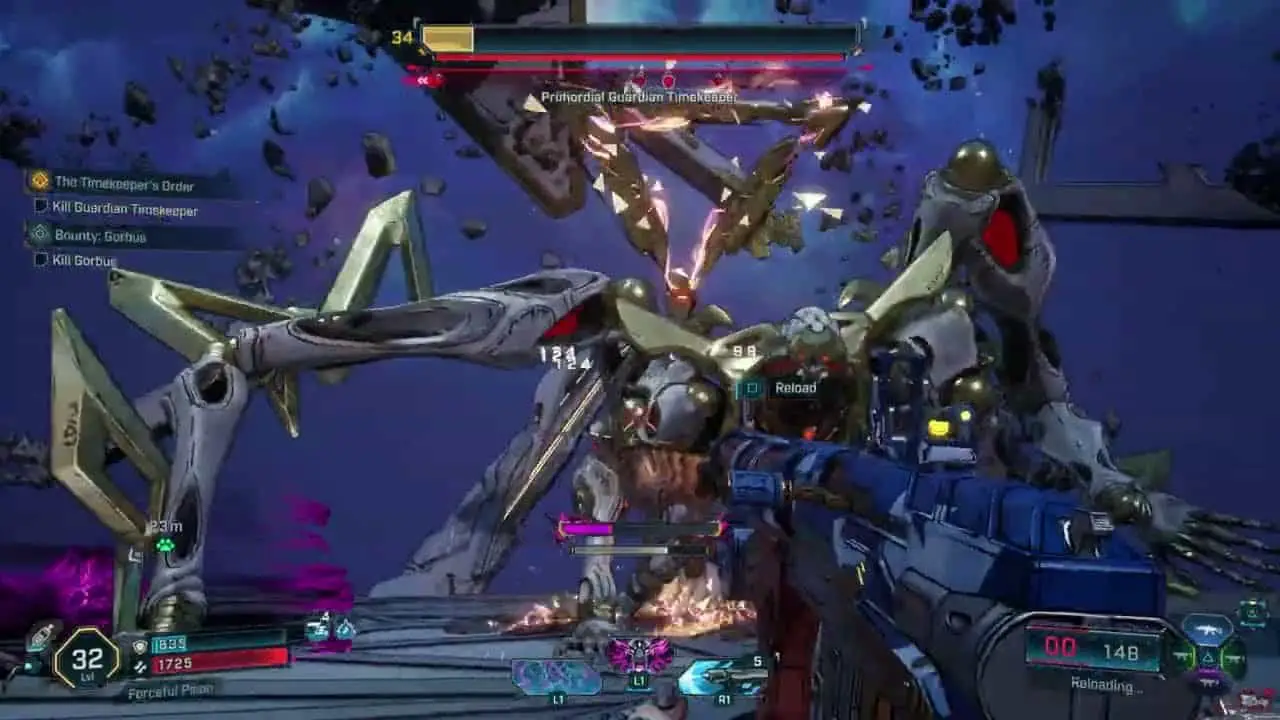Click the green paw companion marker
This screenshot has height=720, width=1280.
coord(165,545)
